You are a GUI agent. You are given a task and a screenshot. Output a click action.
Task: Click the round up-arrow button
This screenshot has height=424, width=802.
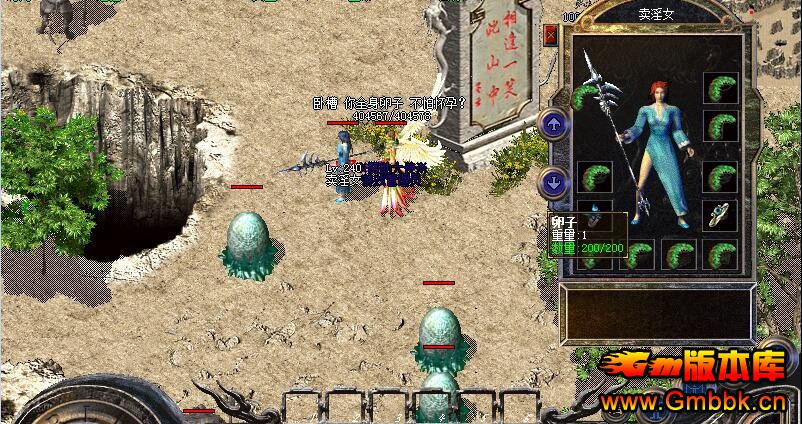point(552,124)
